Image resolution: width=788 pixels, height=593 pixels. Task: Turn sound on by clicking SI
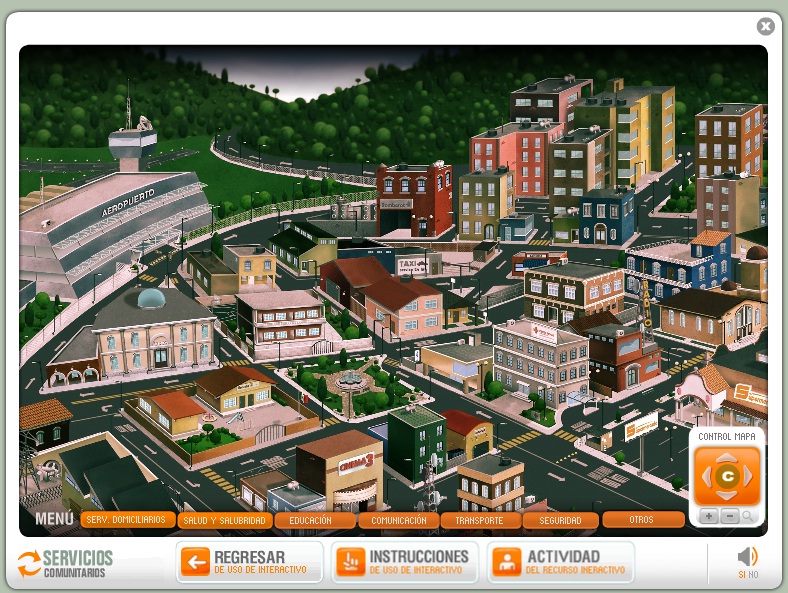(742, 575)
